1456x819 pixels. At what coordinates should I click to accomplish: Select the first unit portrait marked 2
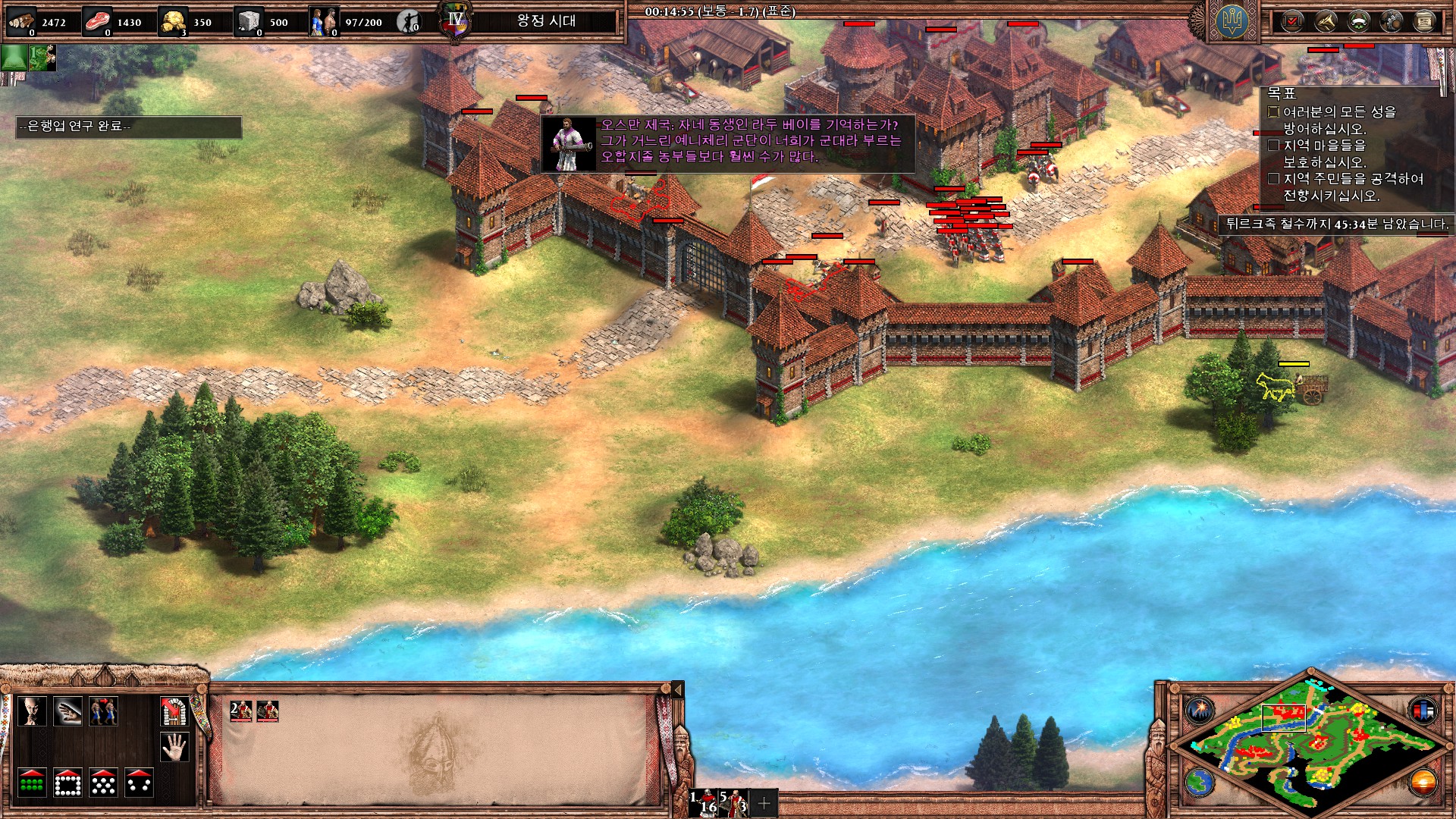(240, 711)
